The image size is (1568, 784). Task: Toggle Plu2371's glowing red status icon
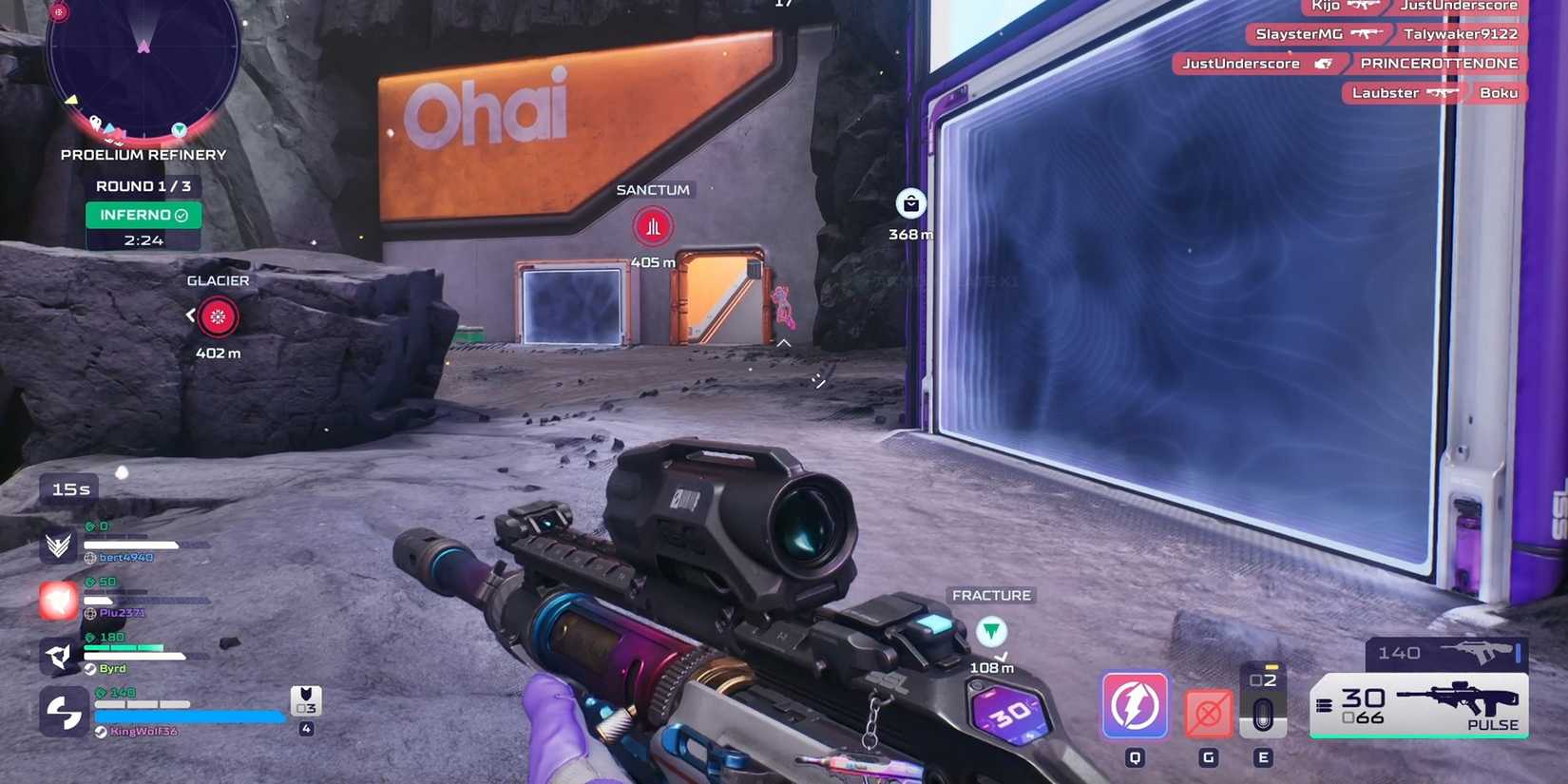57,600
